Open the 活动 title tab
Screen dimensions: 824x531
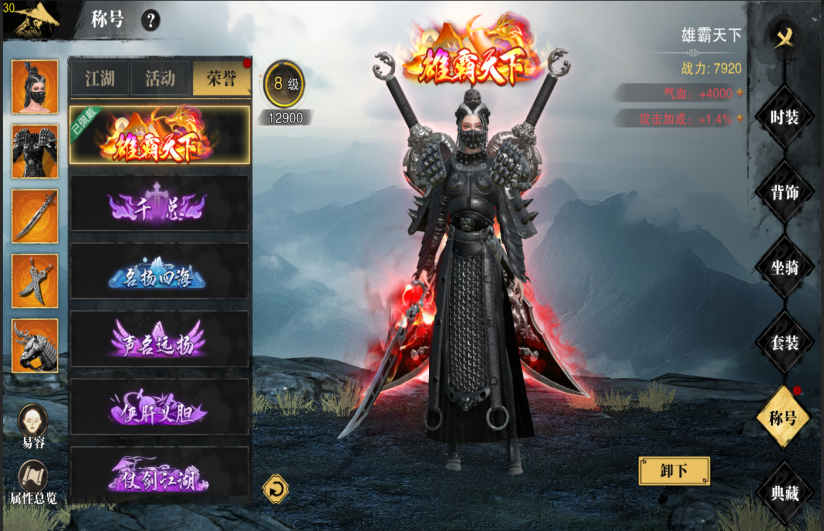(x=160, y=78)
